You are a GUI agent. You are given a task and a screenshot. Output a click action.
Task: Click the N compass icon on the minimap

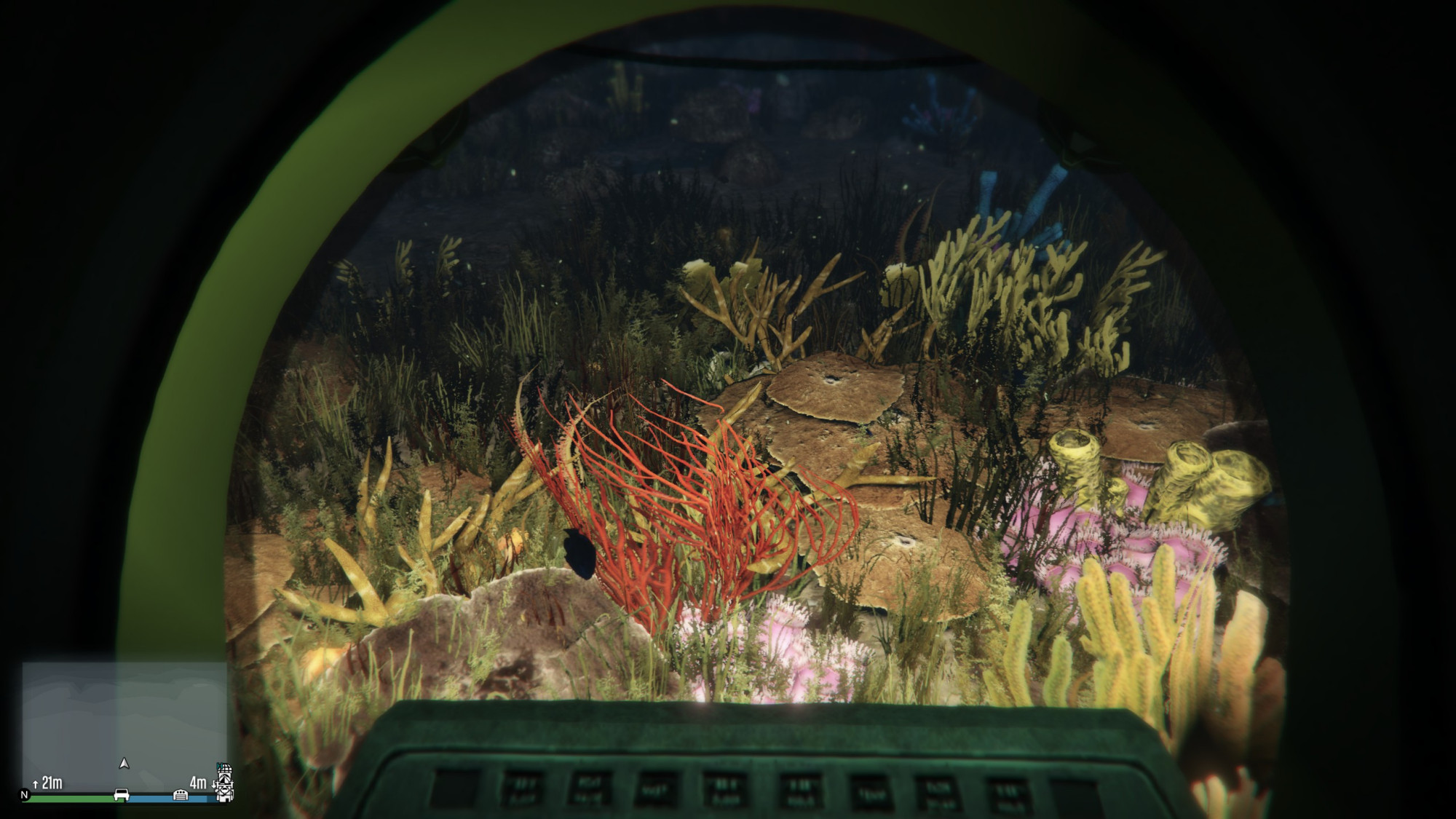tap(25, 794)
